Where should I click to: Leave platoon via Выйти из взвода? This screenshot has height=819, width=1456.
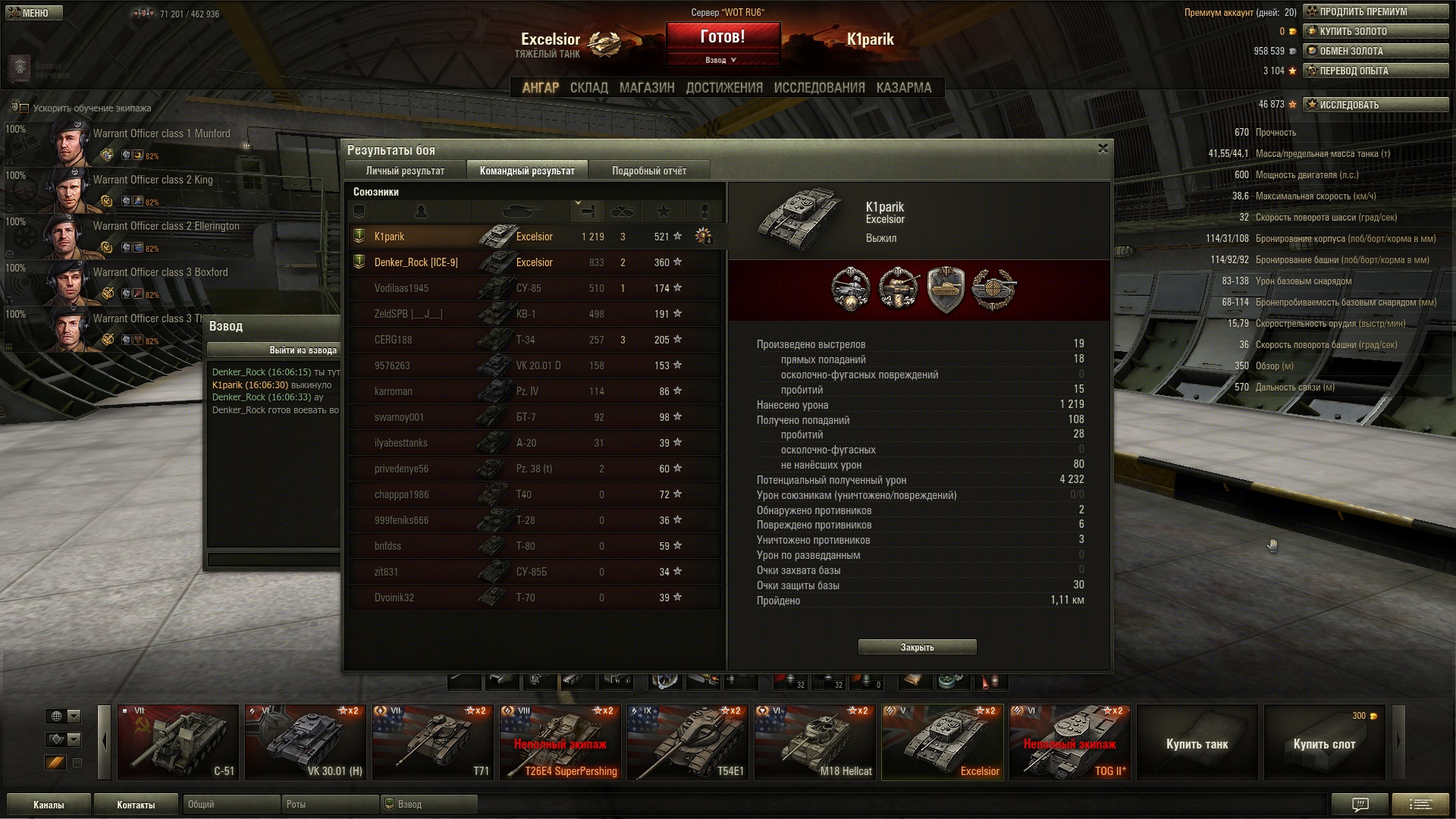275,350
